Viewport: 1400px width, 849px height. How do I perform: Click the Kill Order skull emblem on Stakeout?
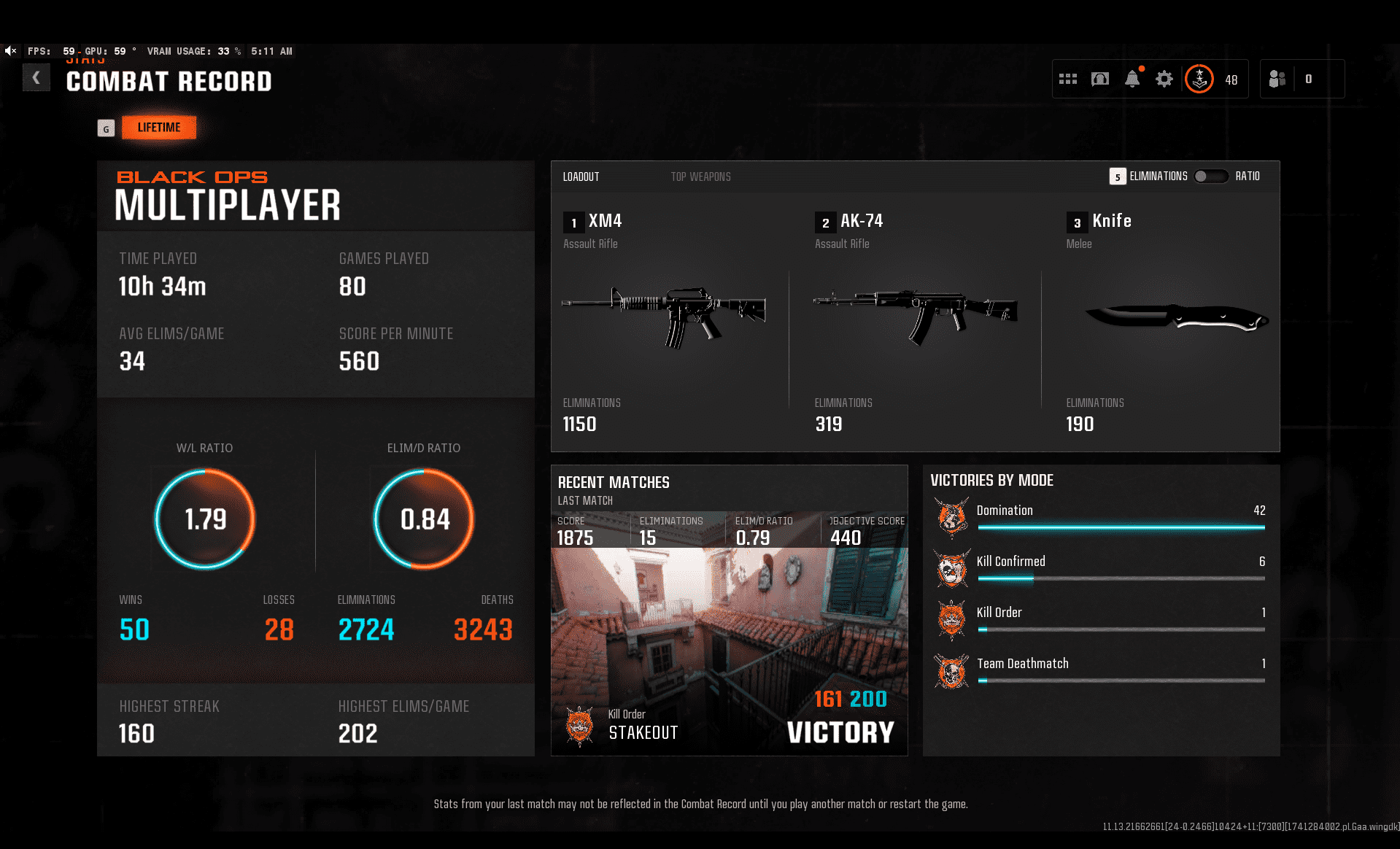click(580, 726)
